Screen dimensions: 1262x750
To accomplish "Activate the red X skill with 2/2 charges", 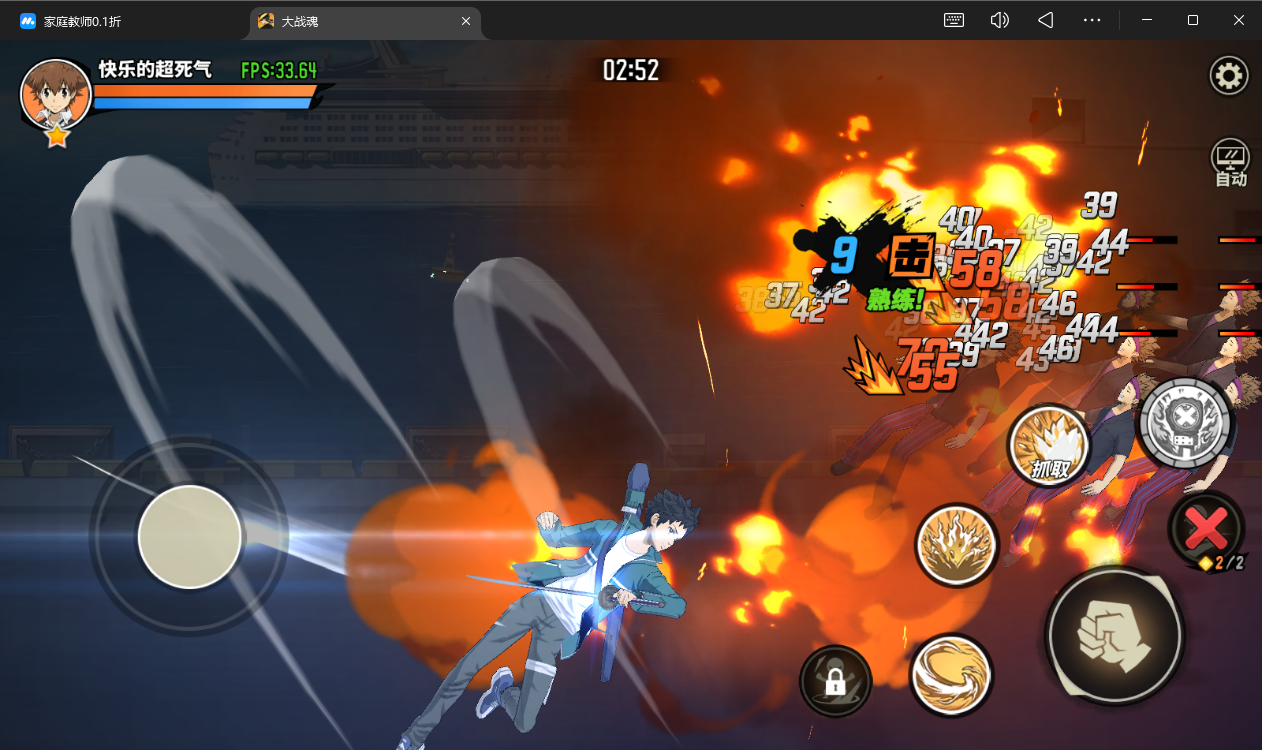I will (x=1206, y=527).
